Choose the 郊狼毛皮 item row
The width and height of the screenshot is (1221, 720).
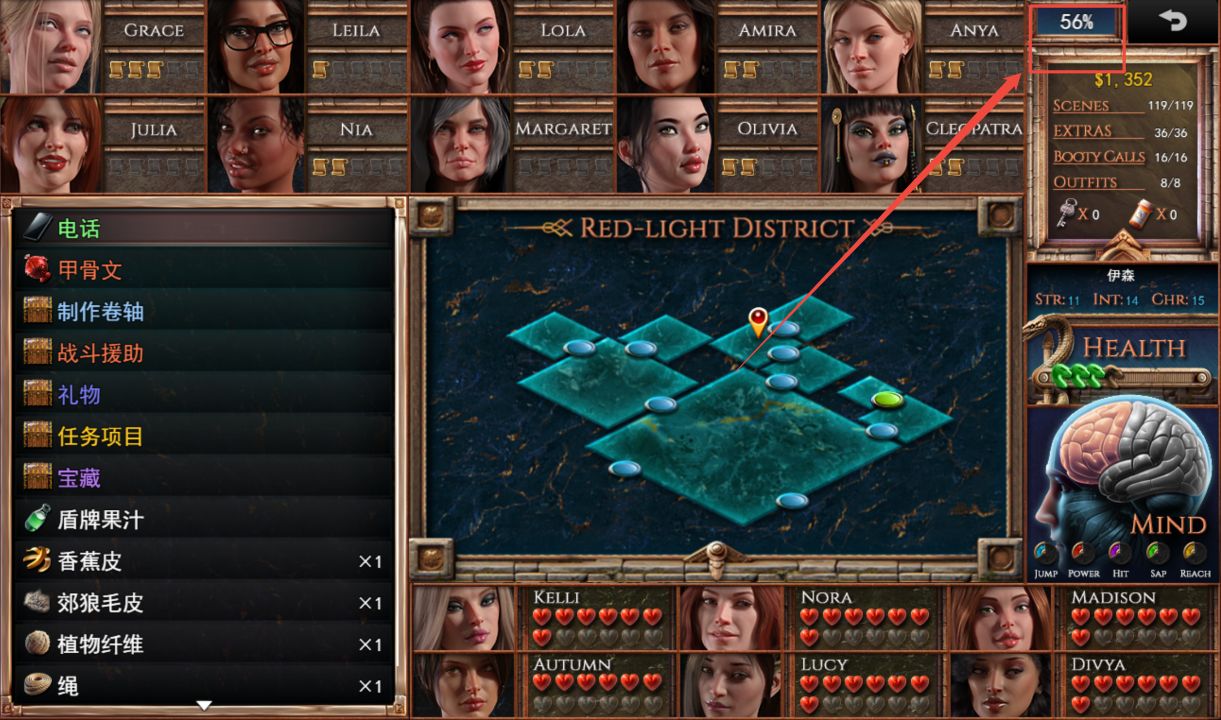coord(200,603)
